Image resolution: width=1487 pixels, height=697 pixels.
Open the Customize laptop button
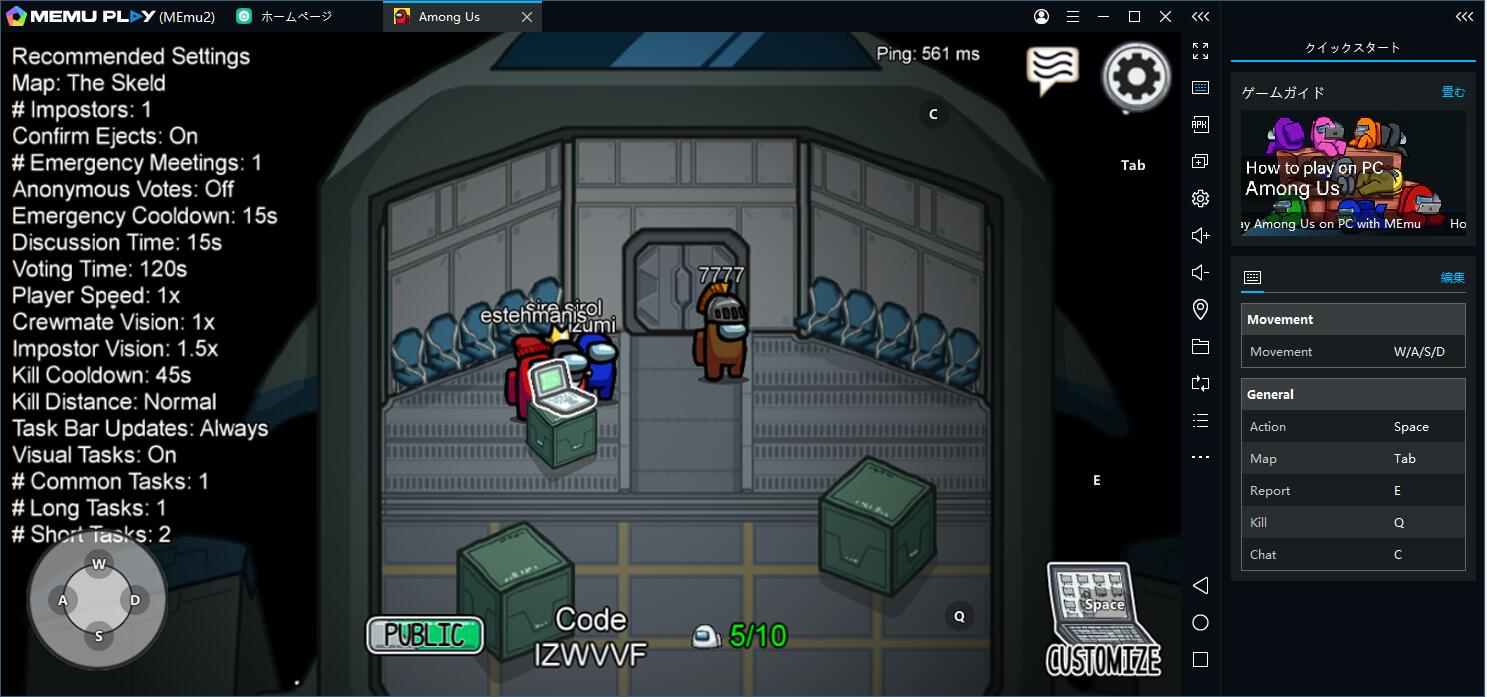1102,620
